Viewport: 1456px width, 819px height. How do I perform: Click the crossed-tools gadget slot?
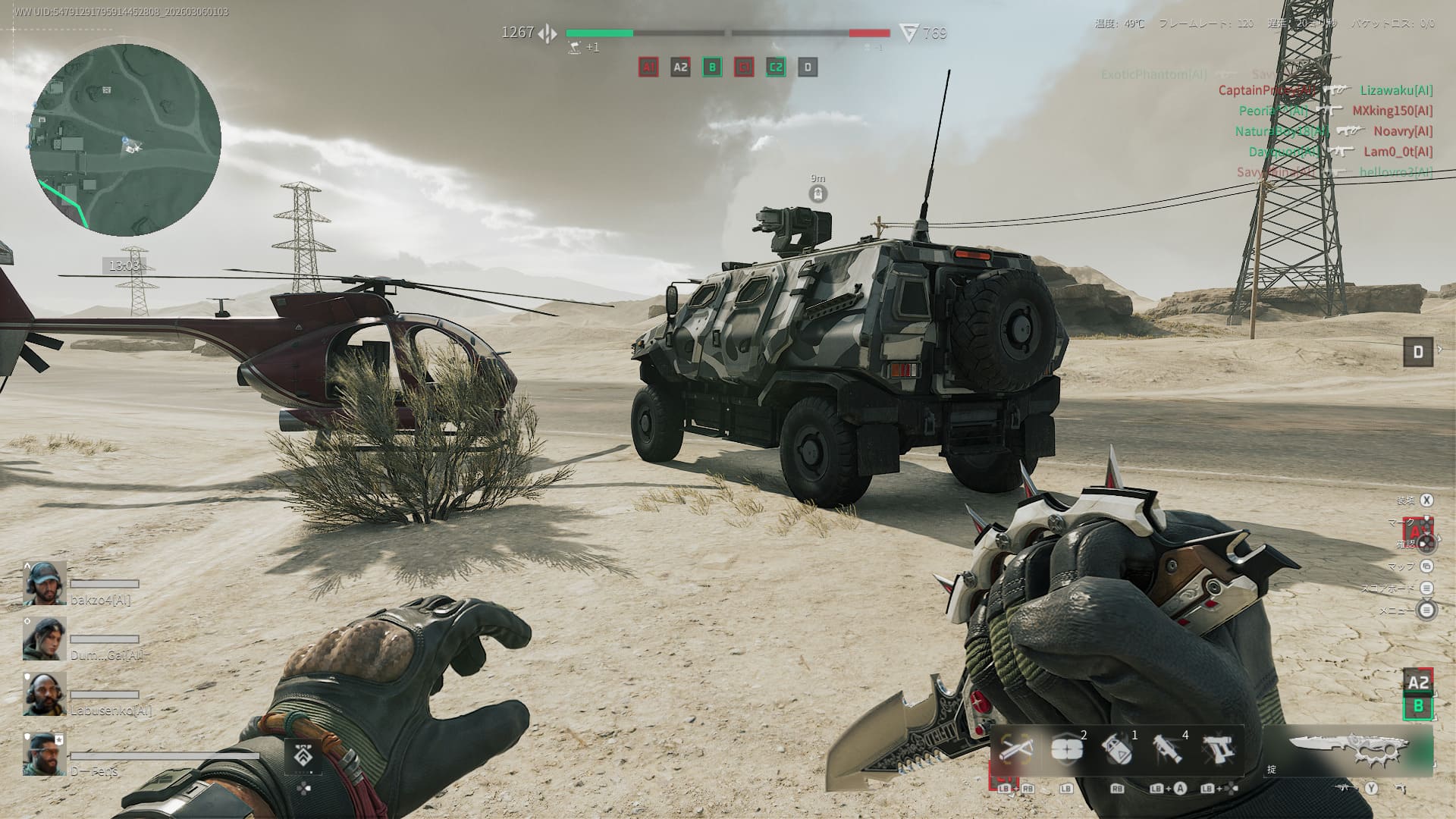[1016, 751]
